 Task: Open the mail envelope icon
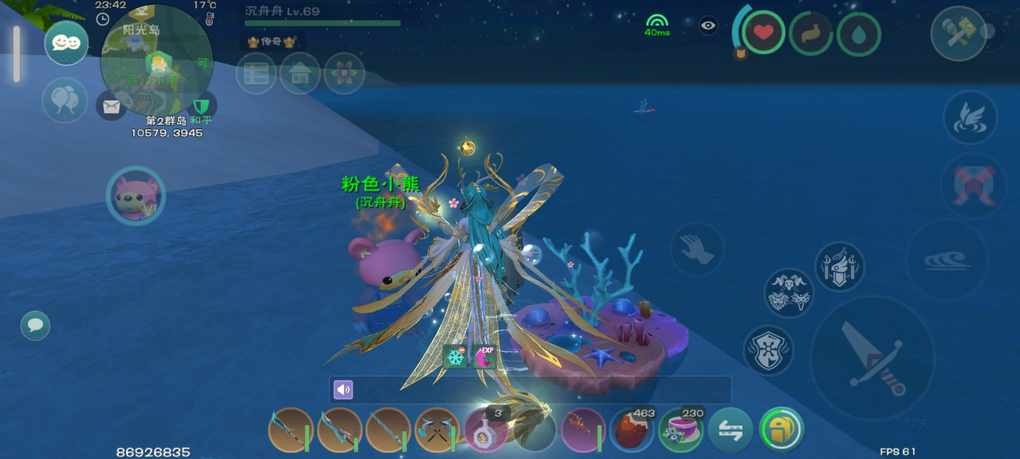coord(111,104)
